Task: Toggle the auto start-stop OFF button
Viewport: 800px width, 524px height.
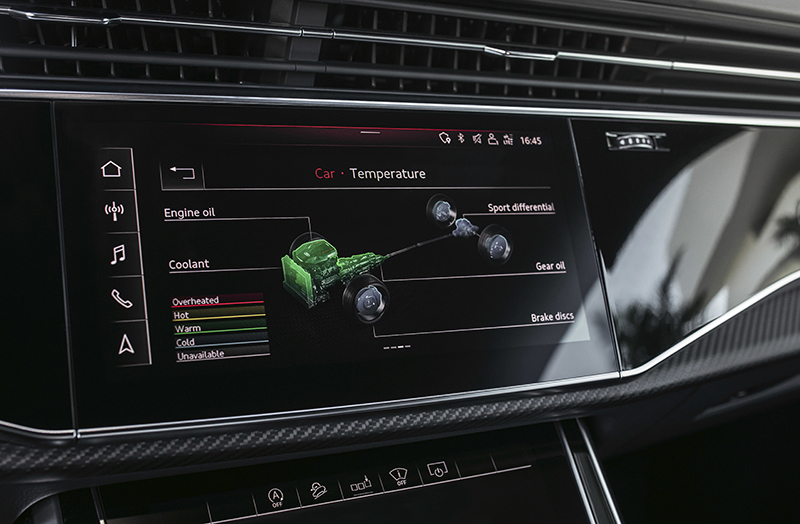Action: pyautogui.click(x=274, y=497)
